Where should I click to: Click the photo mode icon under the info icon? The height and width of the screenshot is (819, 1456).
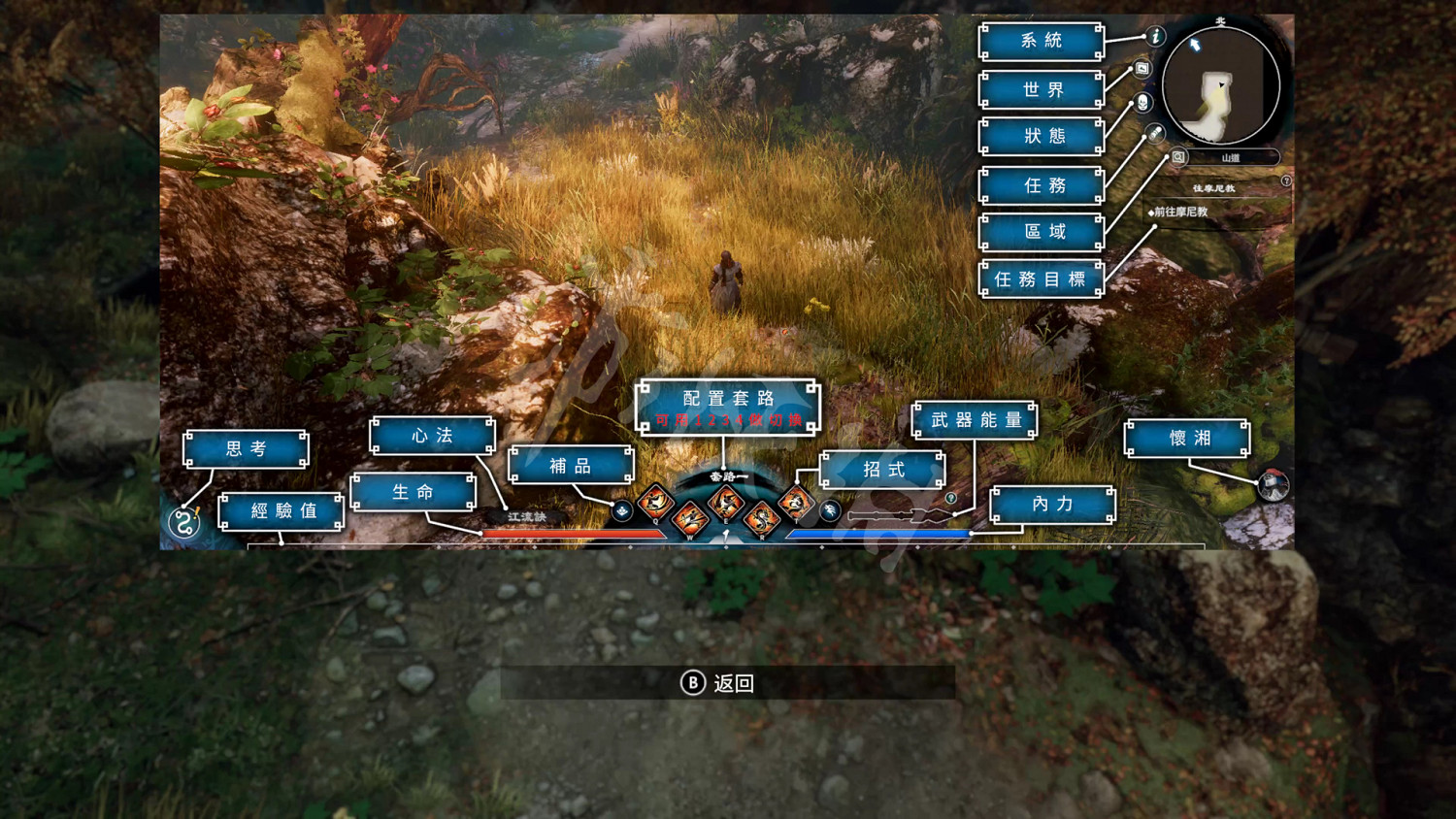tap(1142, 67)
